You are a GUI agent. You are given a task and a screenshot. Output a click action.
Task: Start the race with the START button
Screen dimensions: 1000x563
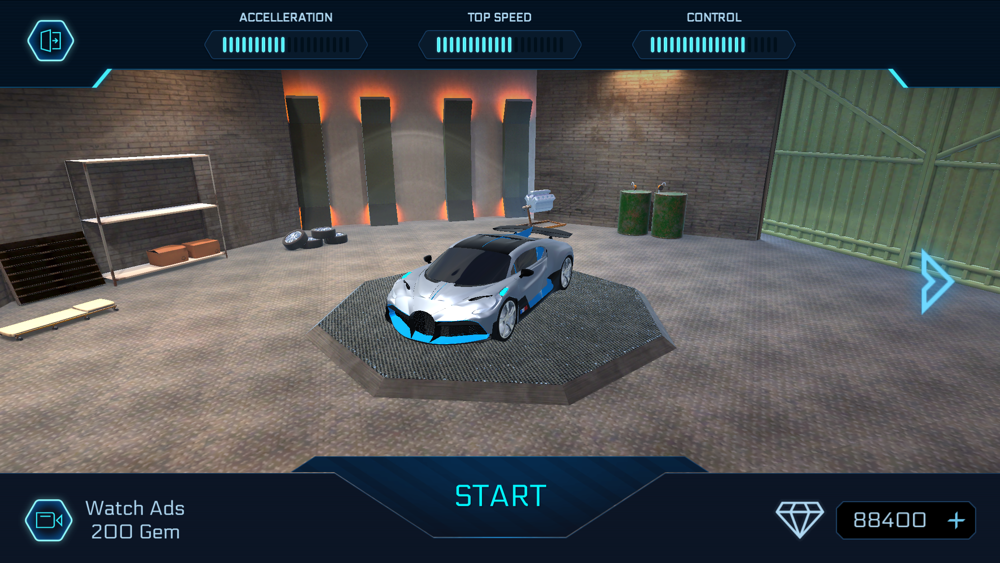pos(500,496)
